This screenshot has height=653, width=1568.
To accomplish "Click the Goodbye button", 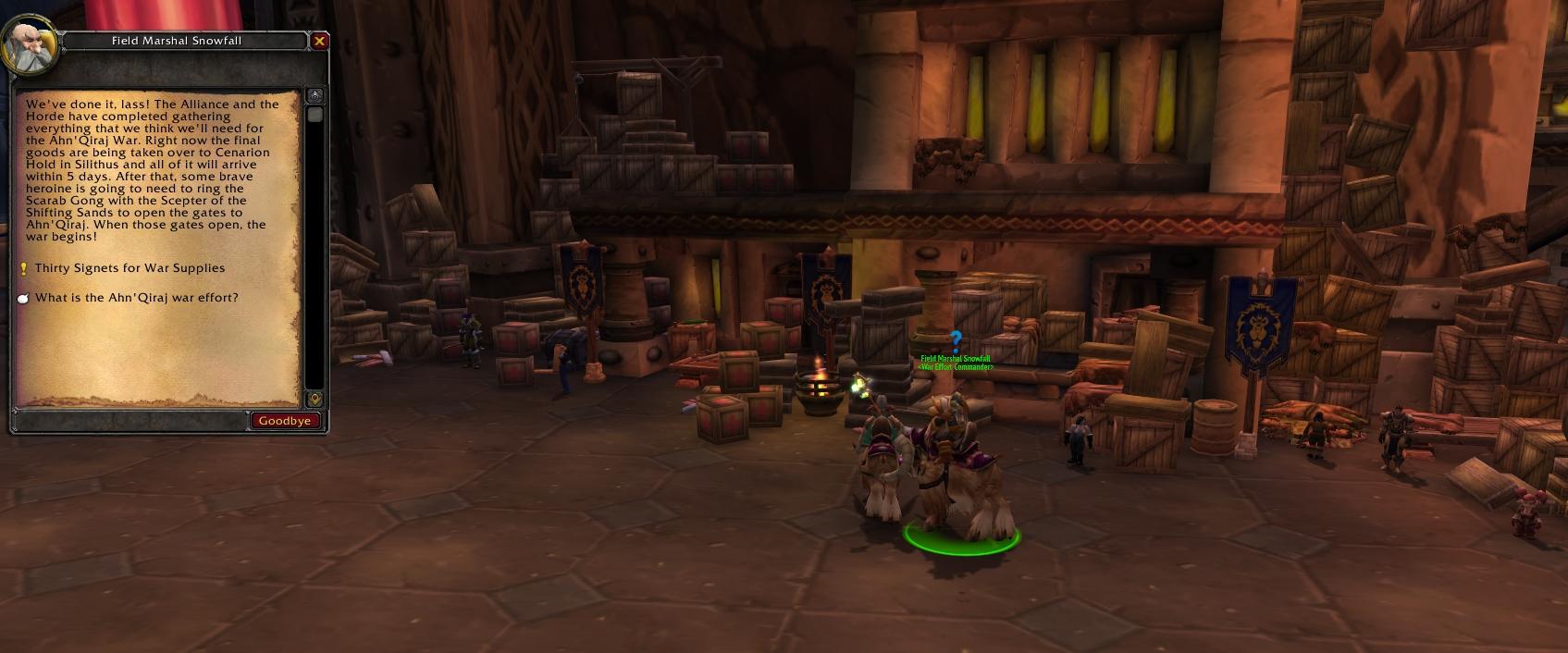I will point(285,421).
